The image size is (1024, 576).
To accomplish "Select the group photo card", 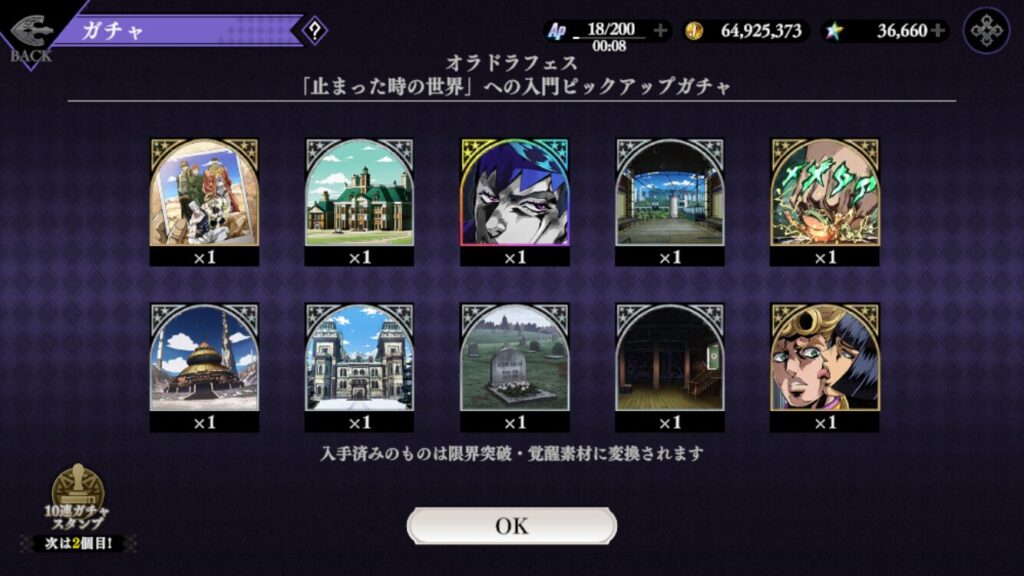I will click(204, 193).
